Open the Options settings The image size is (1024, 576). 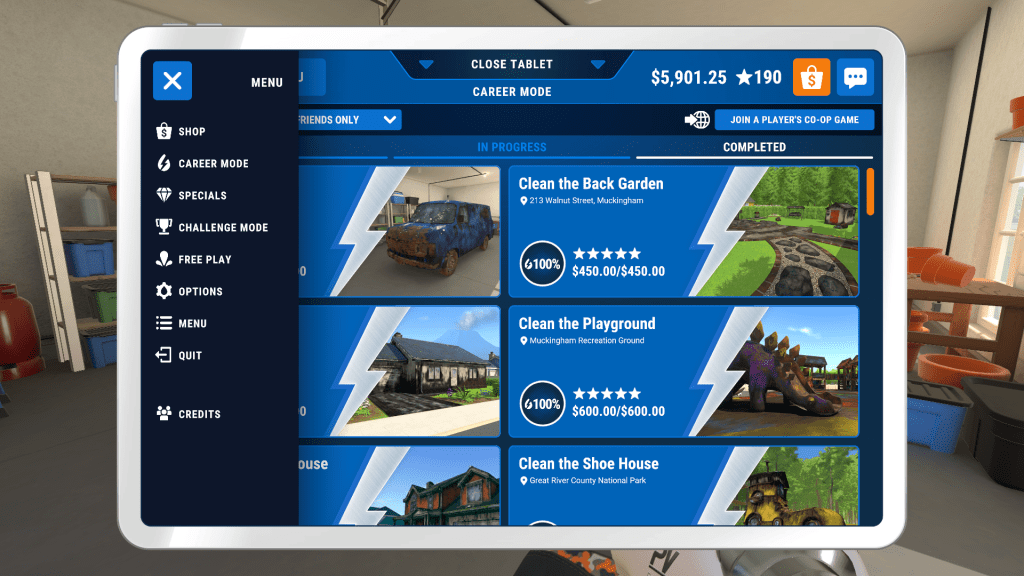click(x=199, y=292)
